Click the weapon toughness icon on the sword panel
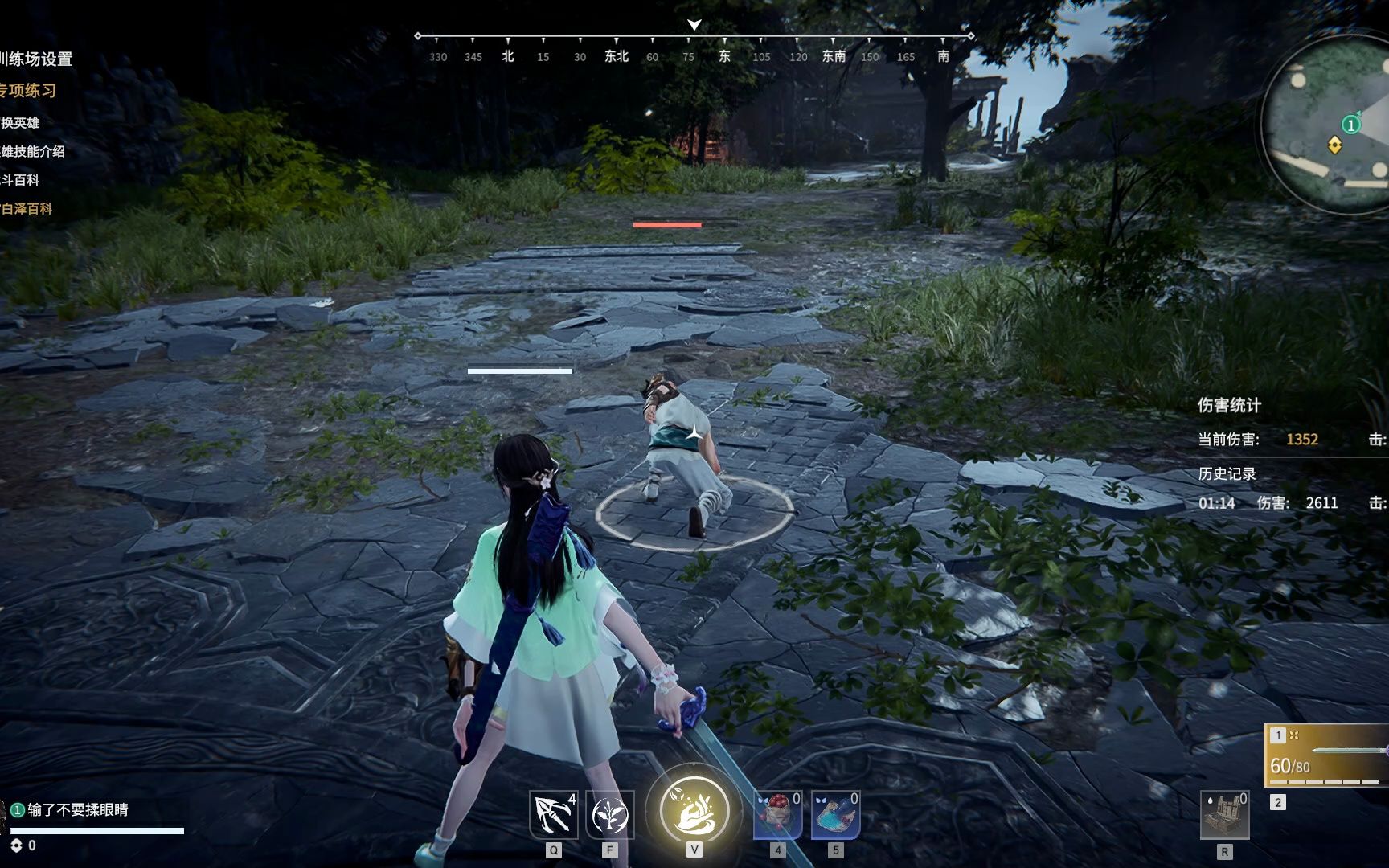This screenshot has height=868, width=1389. click(1295, 735)
